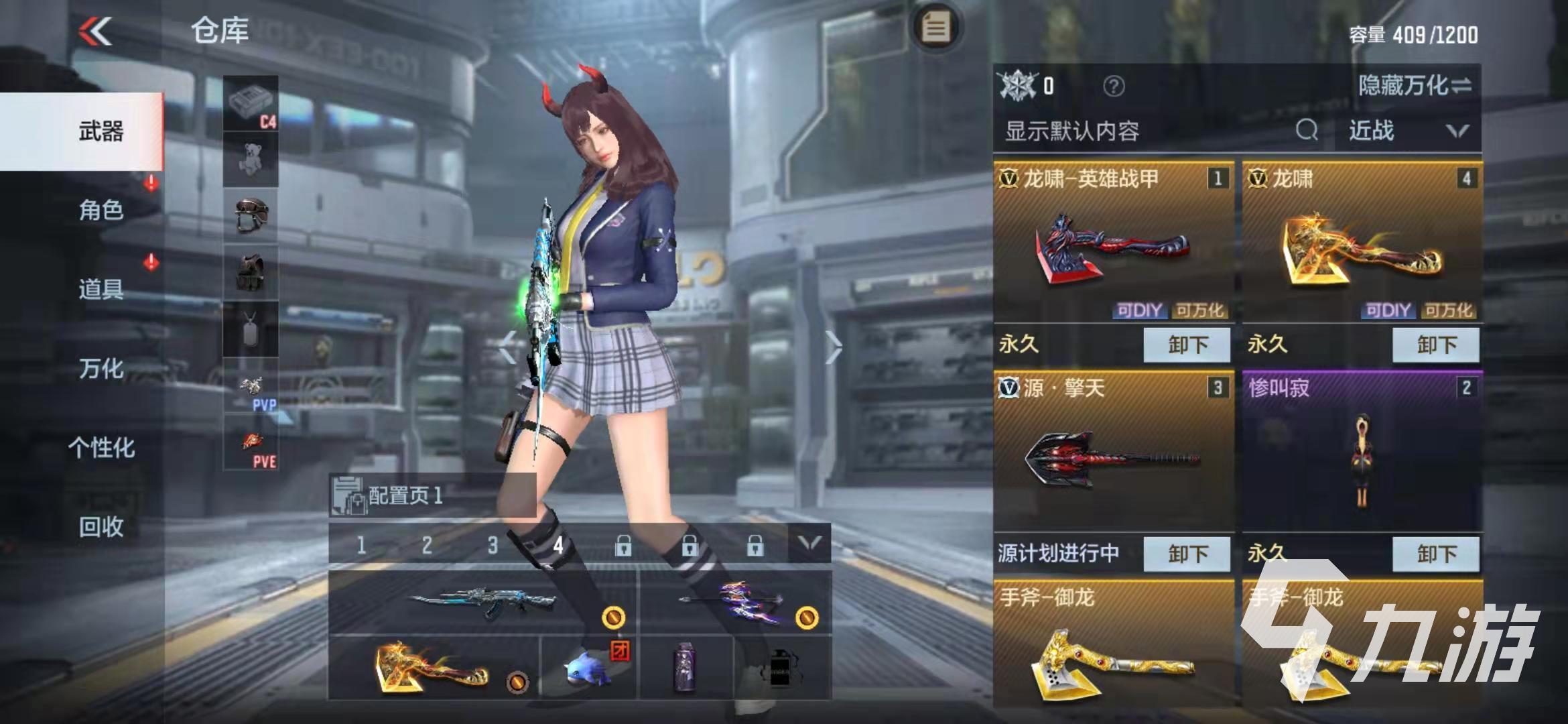Click the search magnifier icon
The height and width of the screenshot is (724, 1568).
1305,131
